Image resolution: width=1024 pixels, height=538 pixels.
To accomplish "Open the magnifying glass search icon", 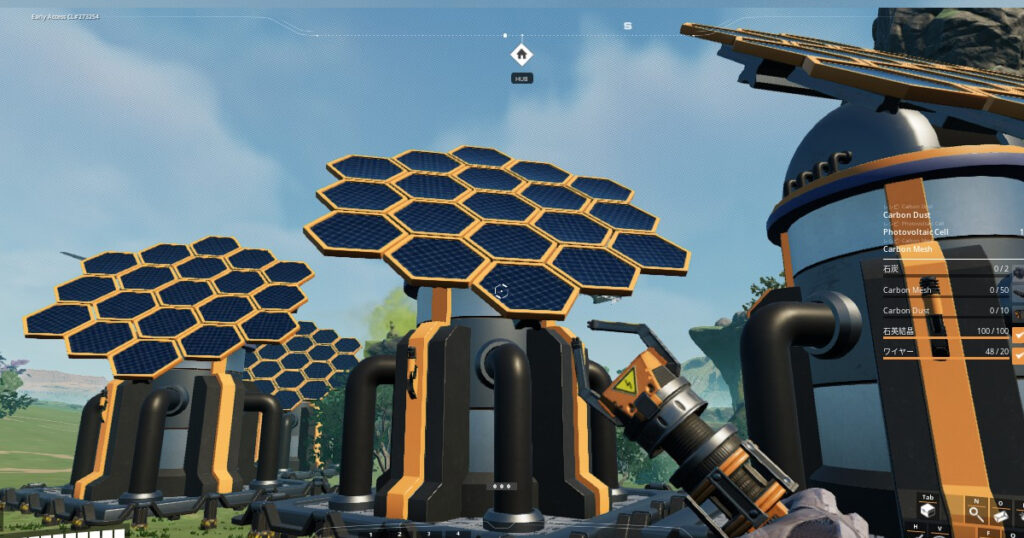I will (x=975, y=514).
